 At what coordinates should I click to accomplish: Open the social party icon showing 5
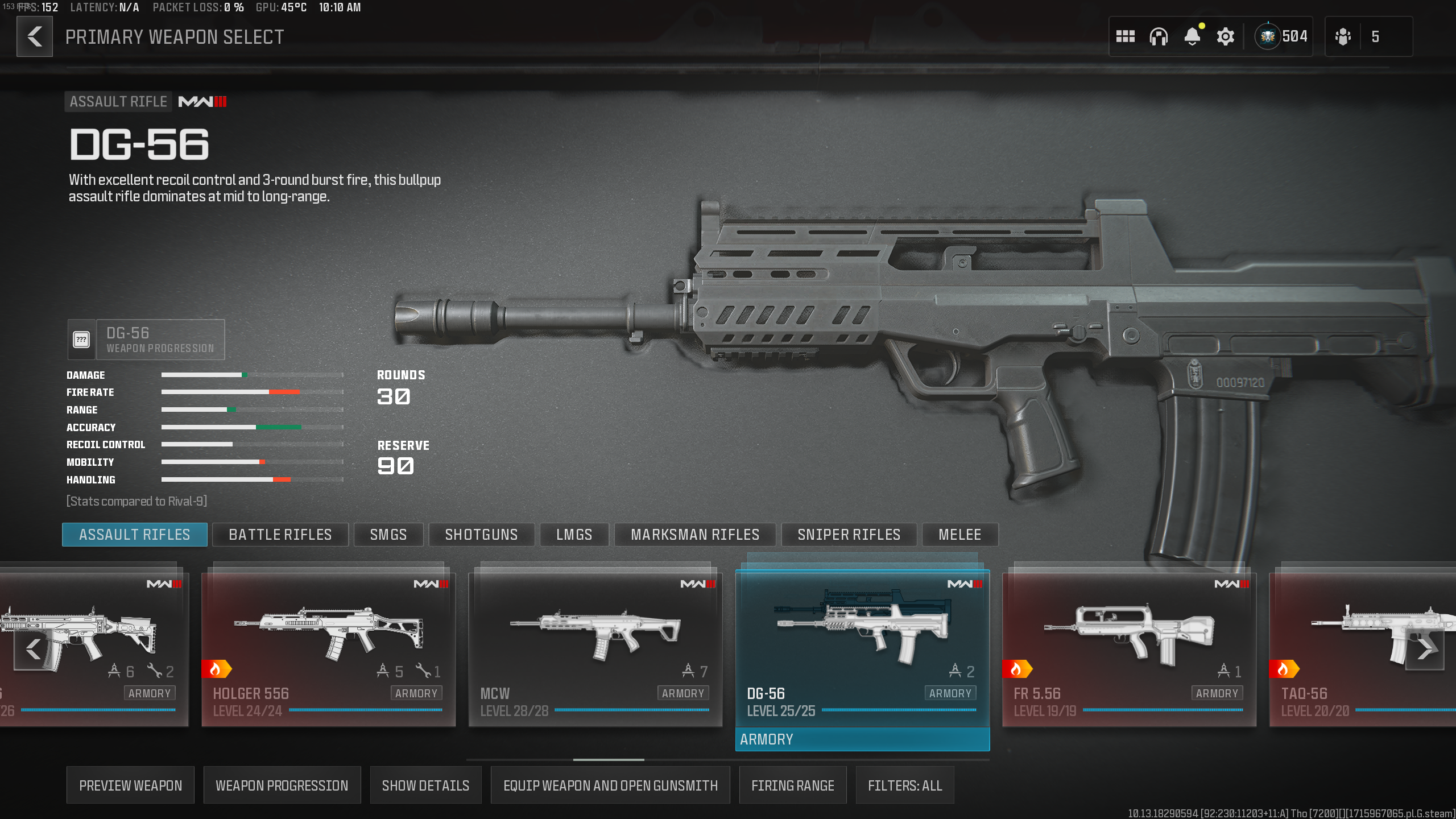[1342, 36]
